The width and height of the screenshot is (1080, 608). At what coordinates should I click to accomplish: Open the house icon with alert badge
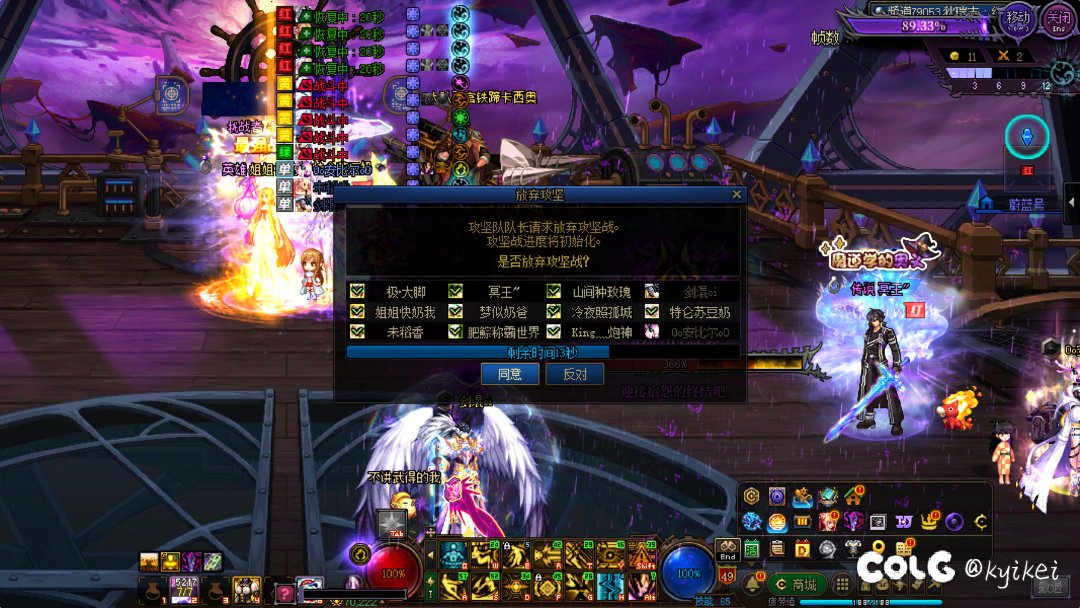point(853,496)
